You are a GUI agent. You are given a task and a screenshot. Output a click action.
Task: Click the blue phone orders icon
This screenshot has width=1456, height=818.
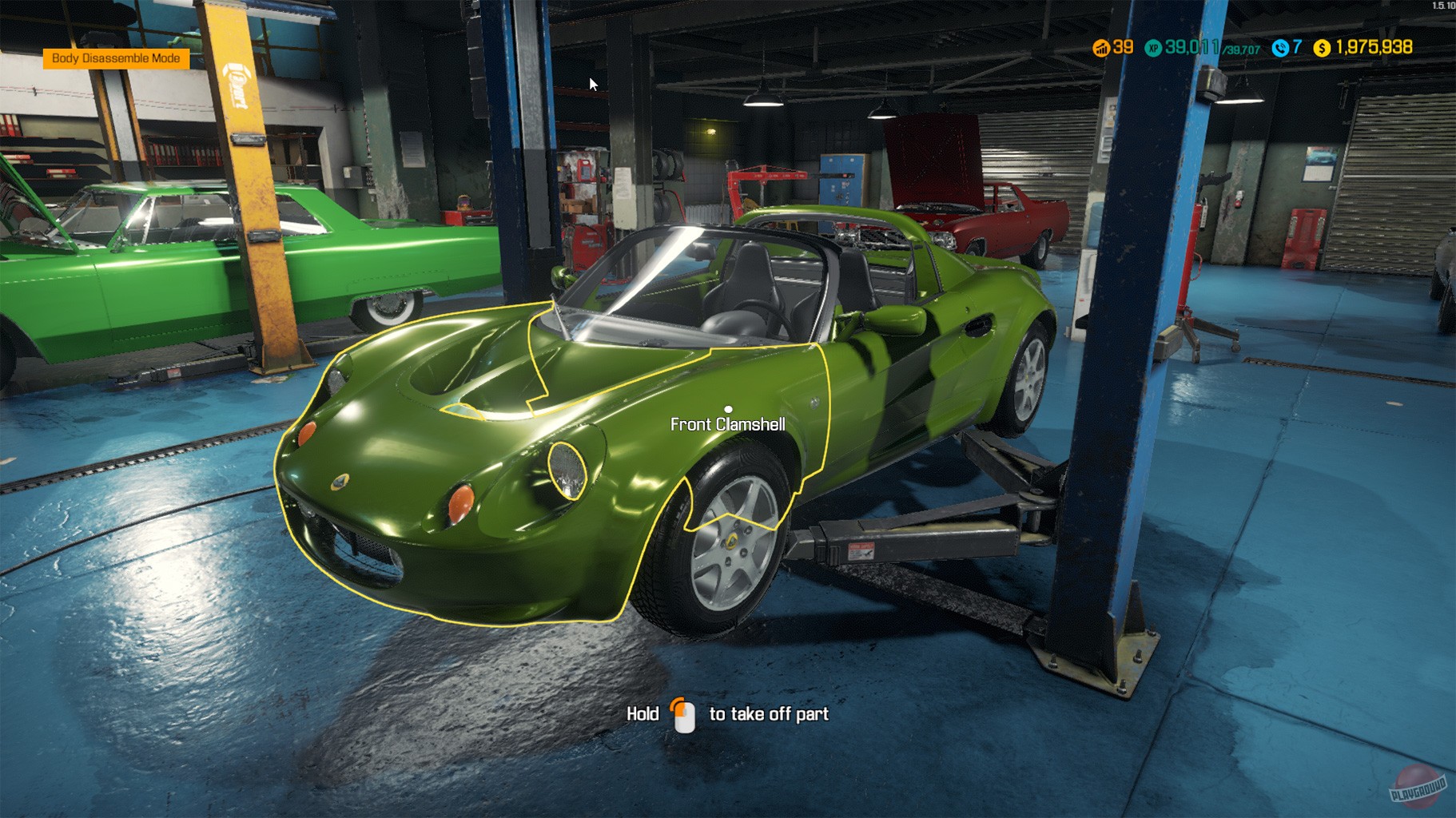(x=1281, y=48)
